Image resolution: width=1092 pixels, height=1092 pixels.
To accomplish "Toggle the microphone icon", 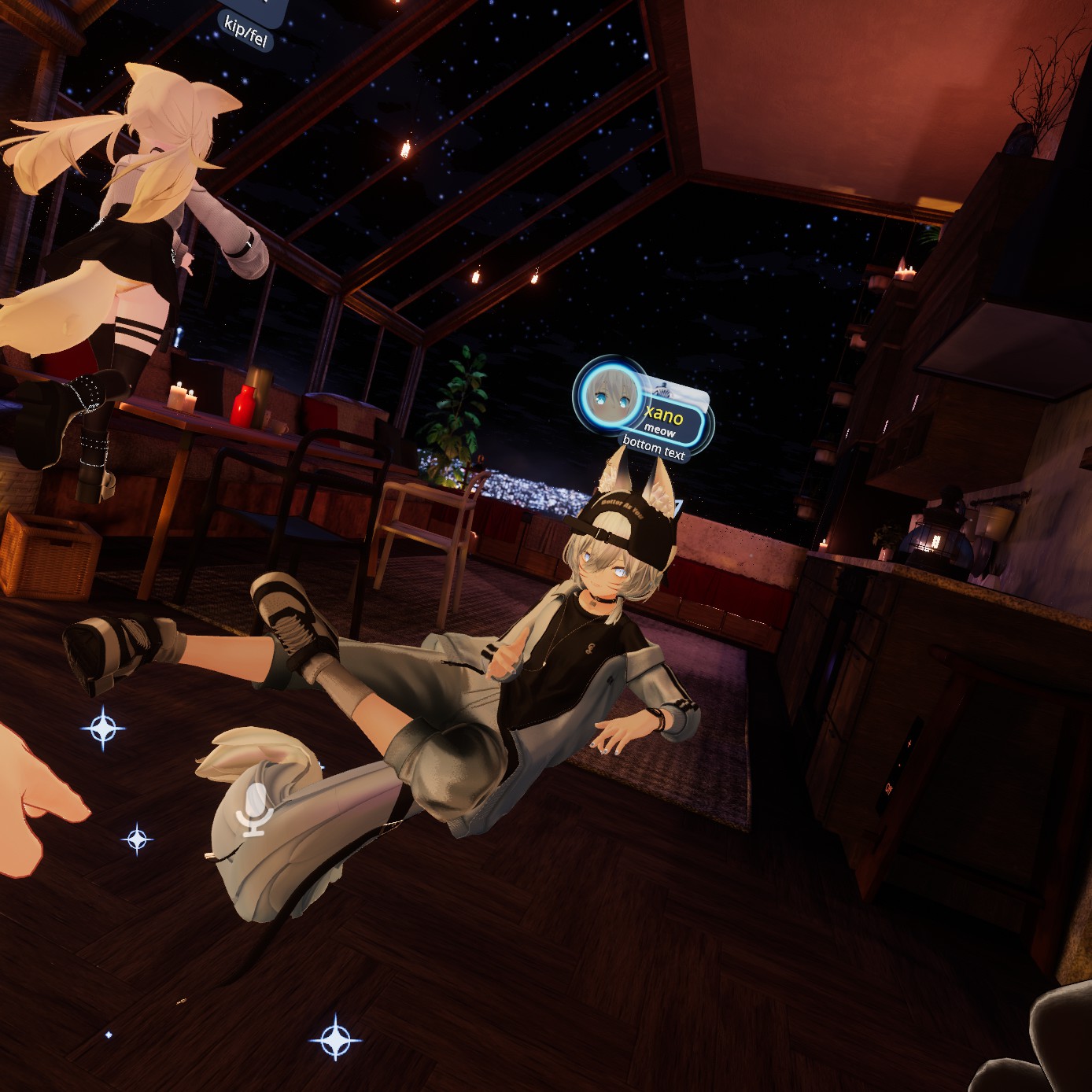I will coord(254,809).
